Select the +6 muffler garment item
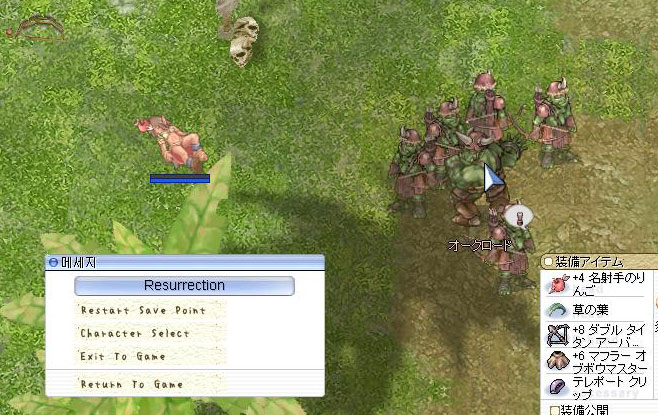 click(x=596, y=360)
